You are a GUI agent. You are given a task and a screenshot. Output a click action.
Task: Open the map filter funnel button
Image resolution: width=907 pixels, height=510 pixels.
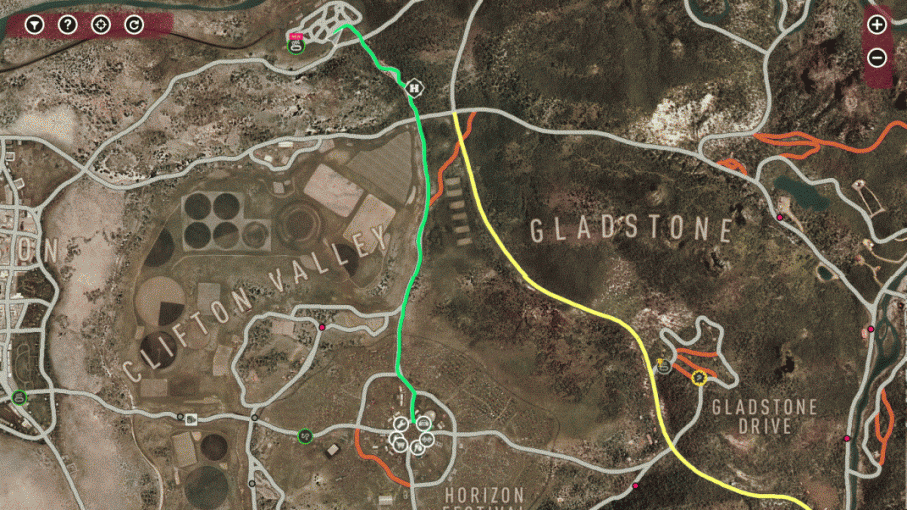34,24
